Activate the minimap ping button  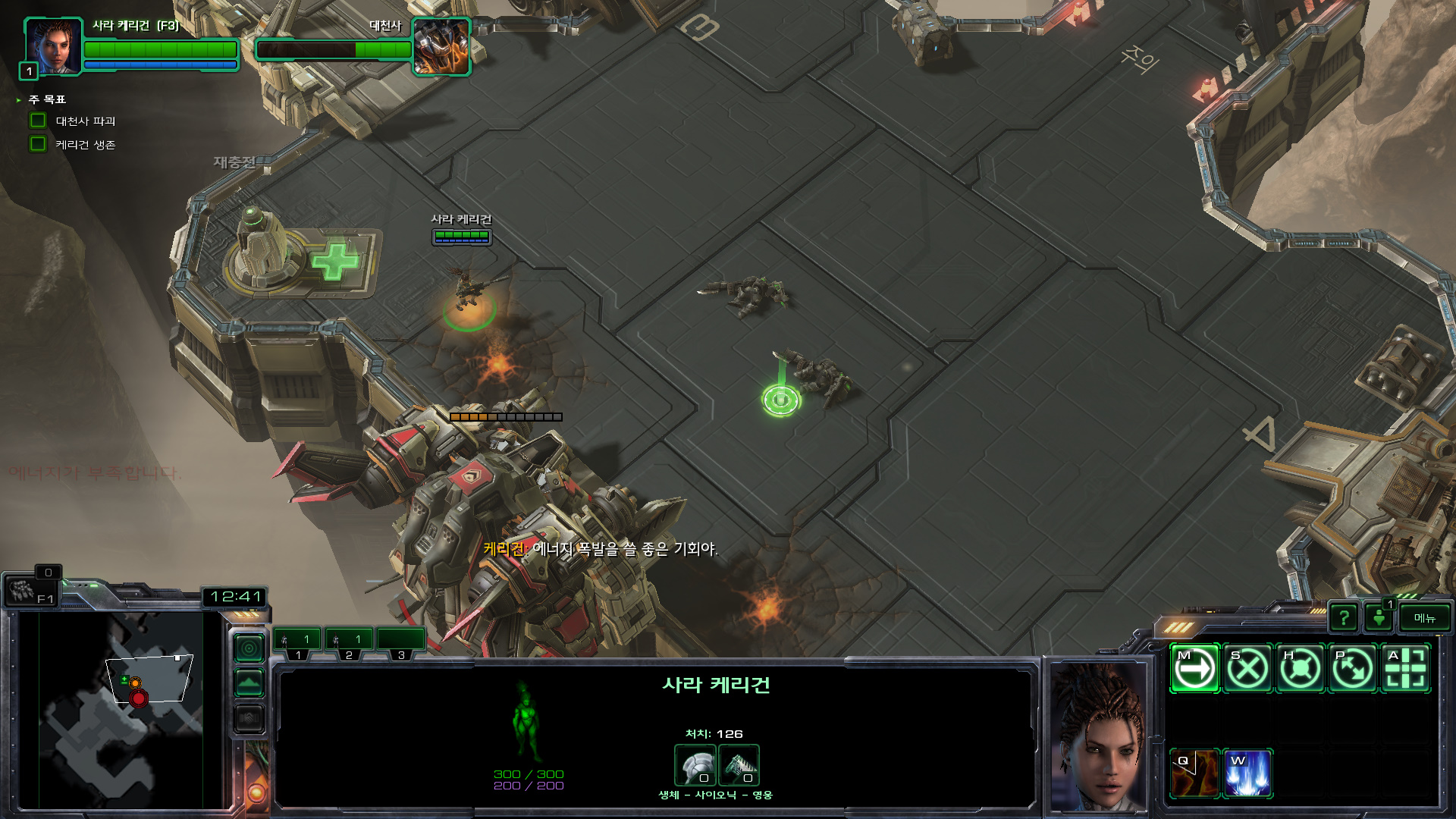[249, 648]
